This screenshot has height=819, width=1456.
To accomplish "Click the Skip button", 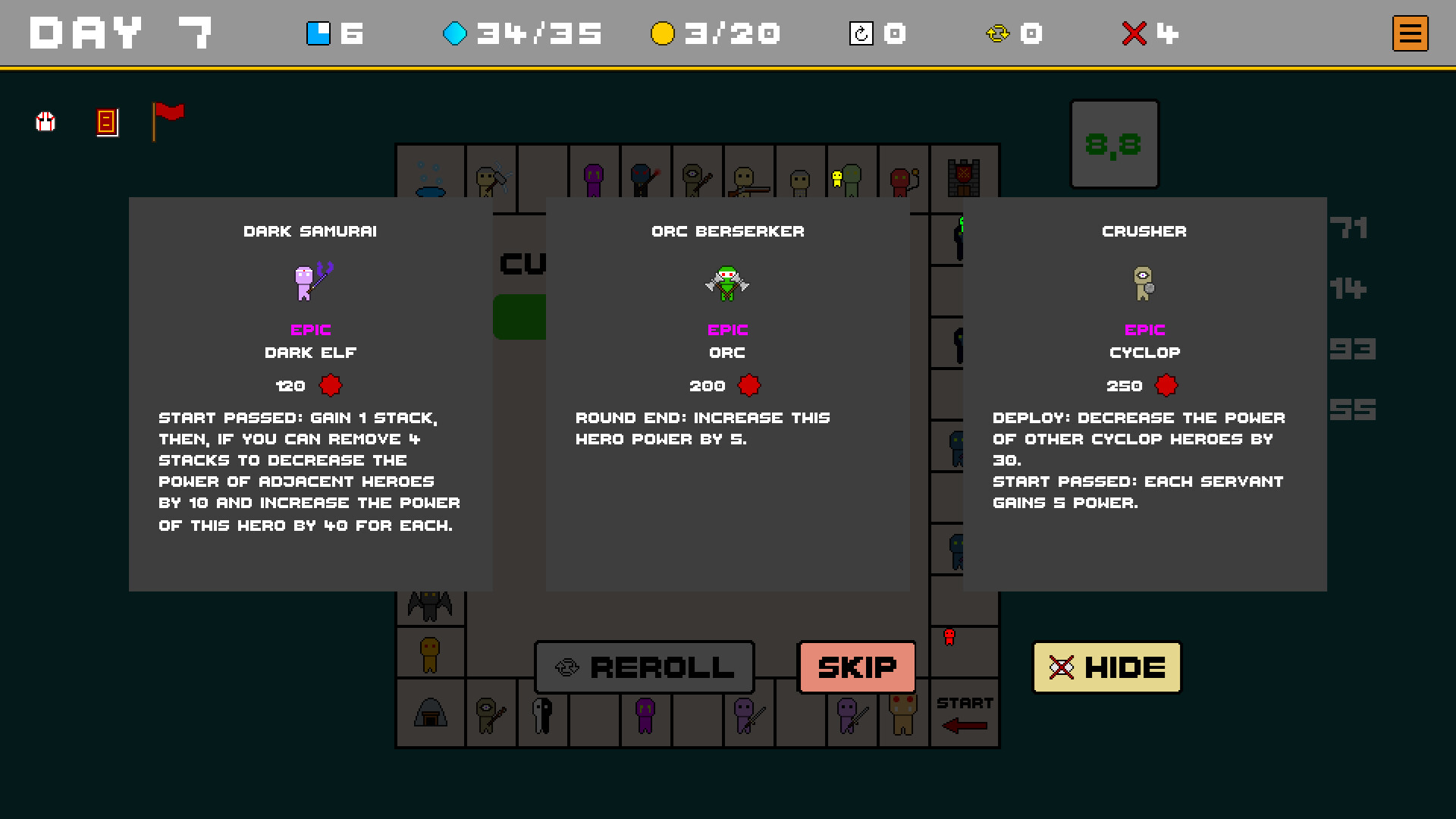I will (x=857, y=667).
